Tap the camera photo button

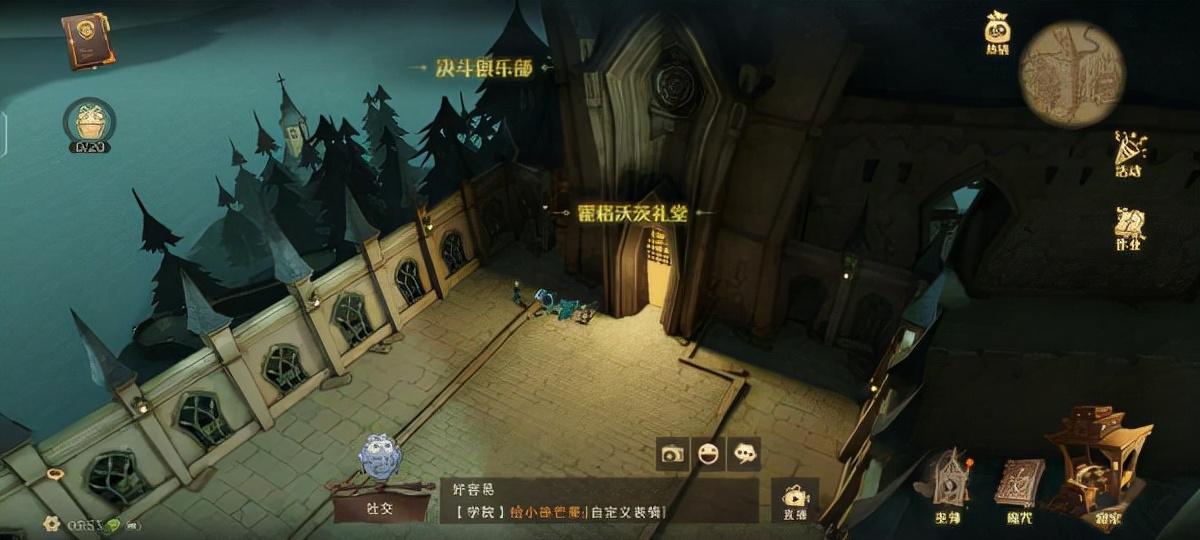pos(672,454)
